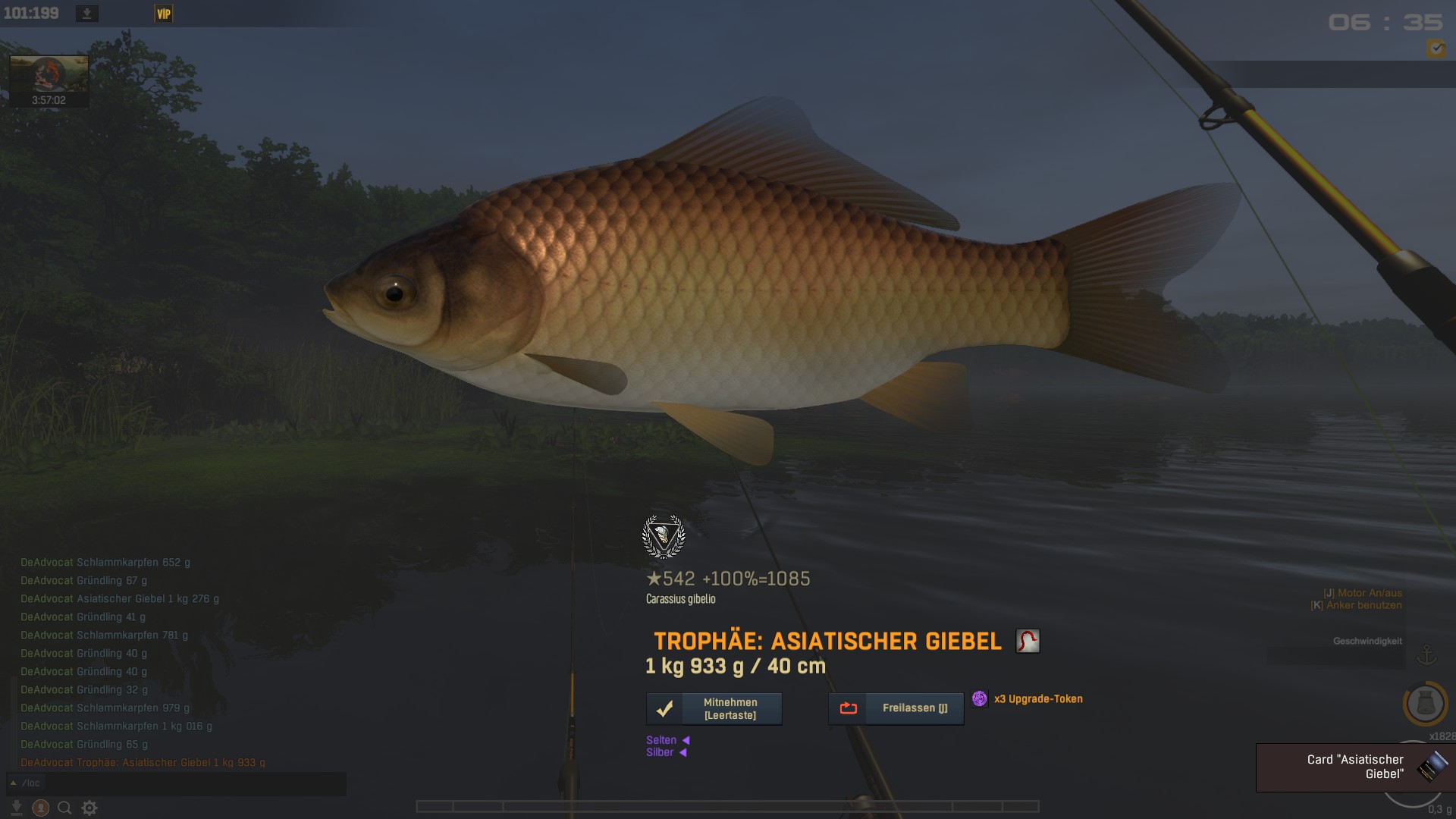Click the x3 Upgrade-Token reward icon
The width and height of the screenshot is (1456, 819).
click(x=980, y=699)
